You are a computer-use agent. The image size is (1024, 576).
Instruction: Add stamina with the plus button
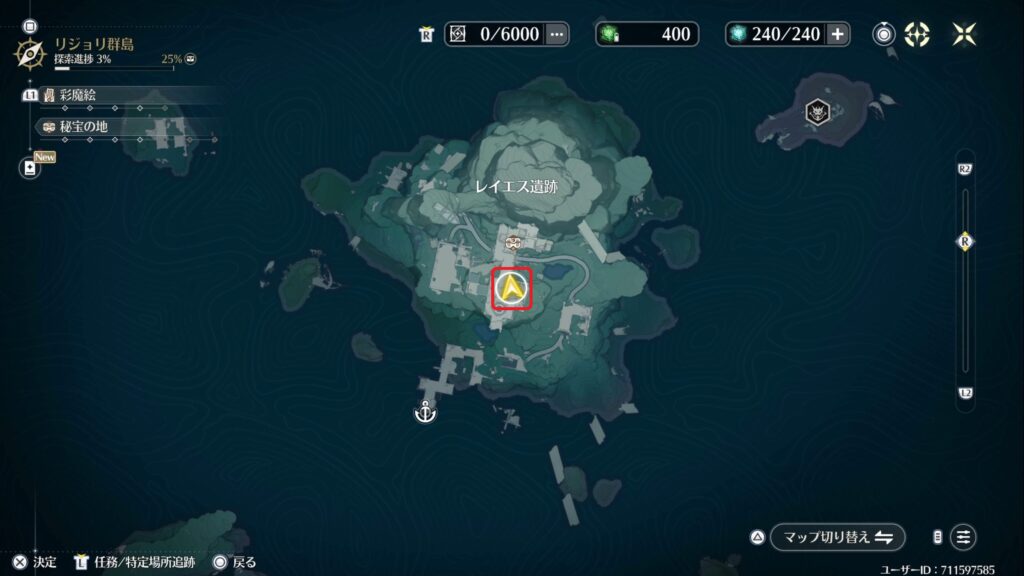837,34
